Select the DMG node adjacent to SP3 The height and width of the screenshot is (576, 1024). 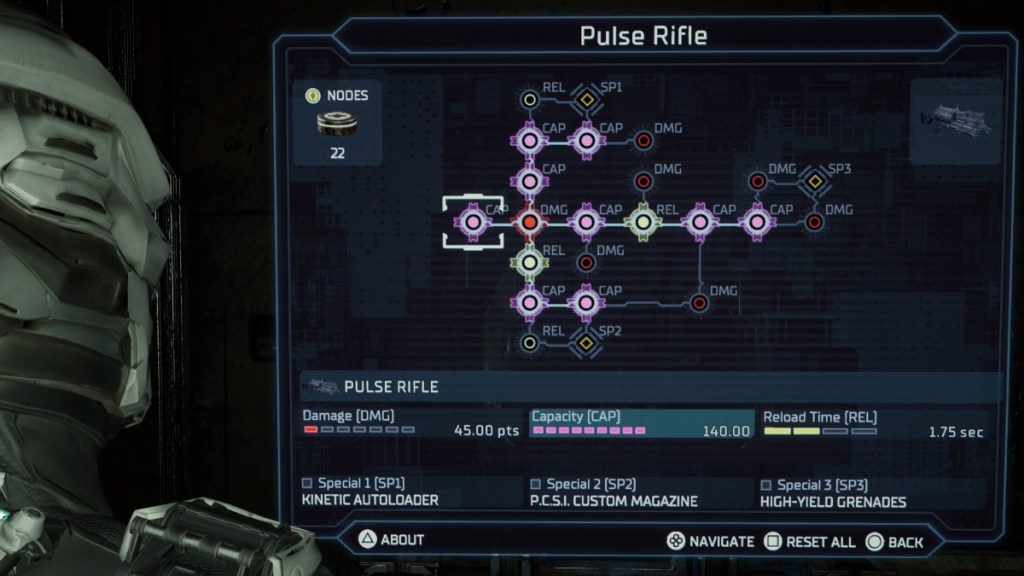coord(758,181)
